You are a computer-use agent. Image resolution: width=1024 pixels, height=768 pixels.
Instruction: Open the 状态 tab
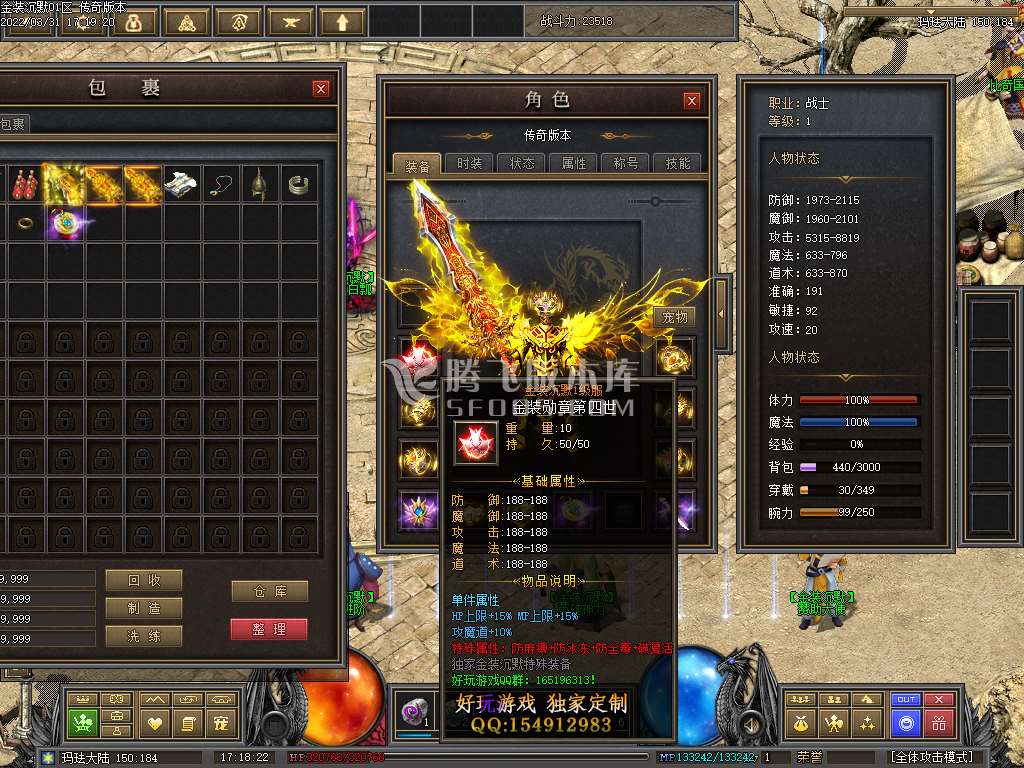pyautogui.click(x=522, y=163)
